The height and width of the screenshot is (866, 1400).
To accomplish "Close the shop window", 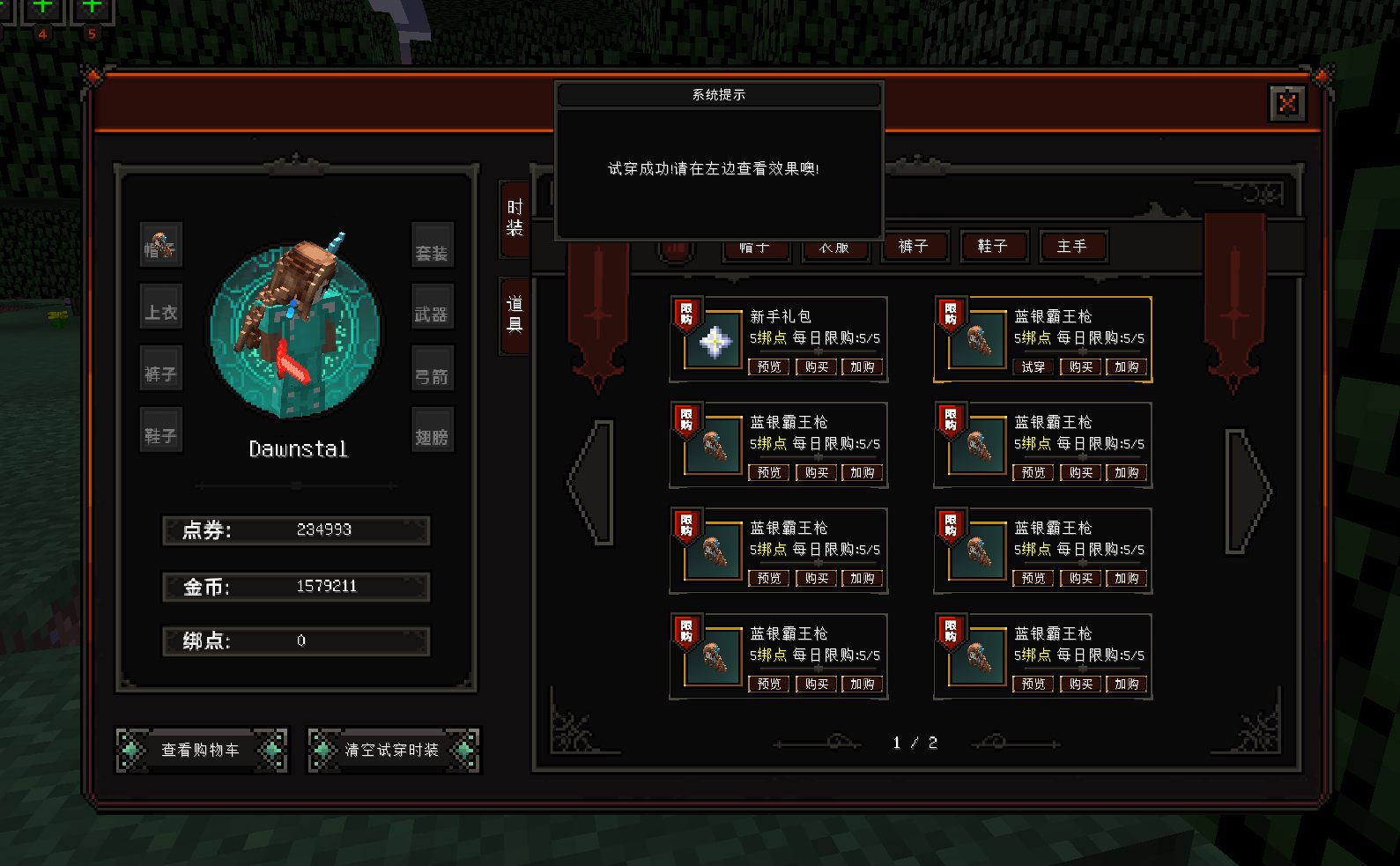I will (x=1286, y=104).
